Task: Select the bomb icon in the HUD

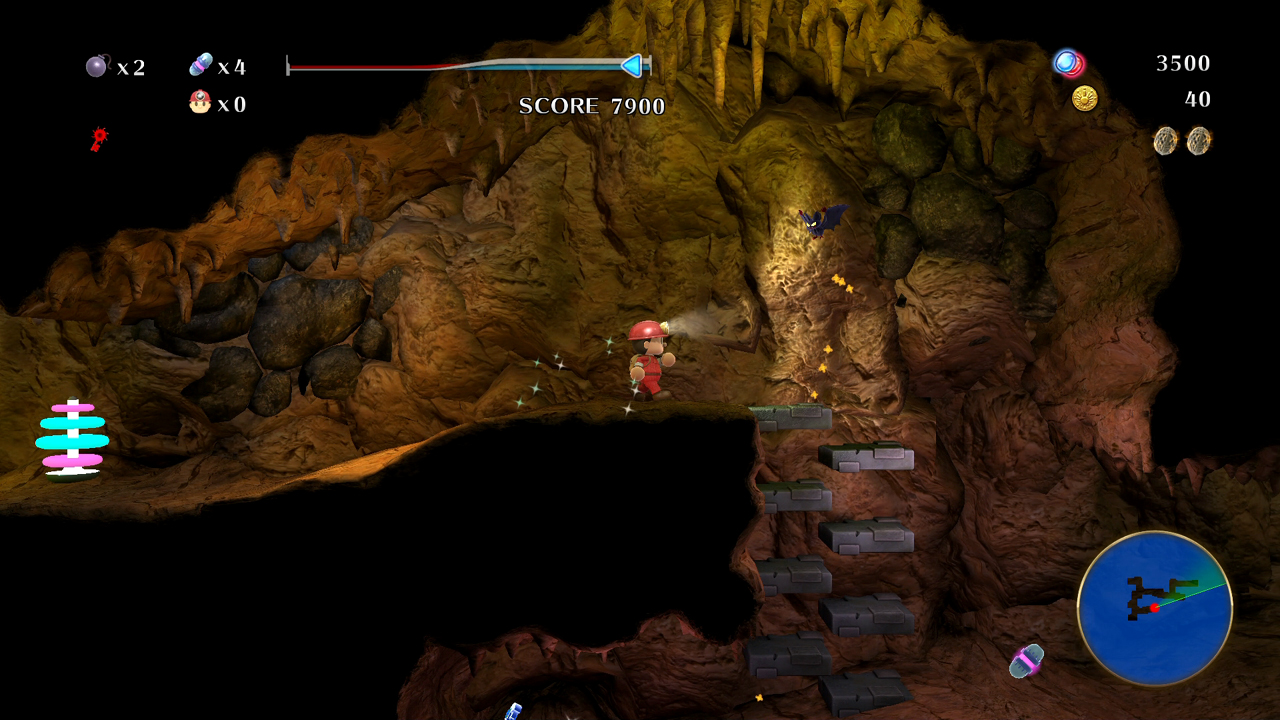Action: pyautogui.click(x=97, y=66)
